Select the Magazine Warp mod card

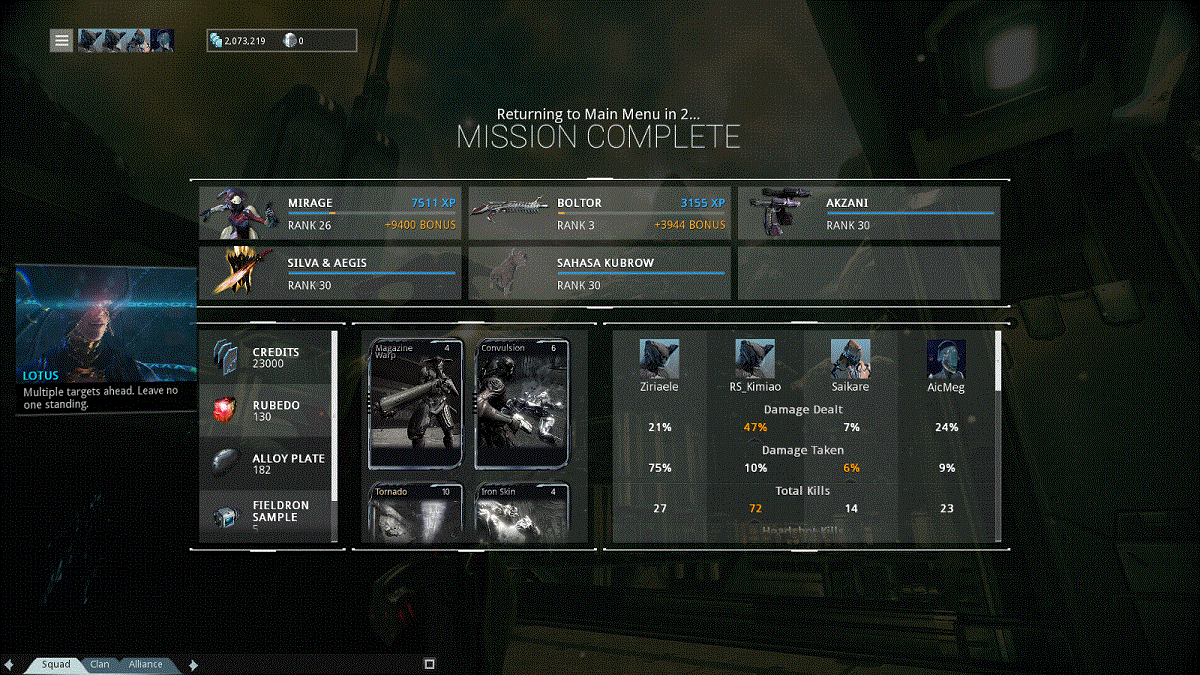pos(416,404)
